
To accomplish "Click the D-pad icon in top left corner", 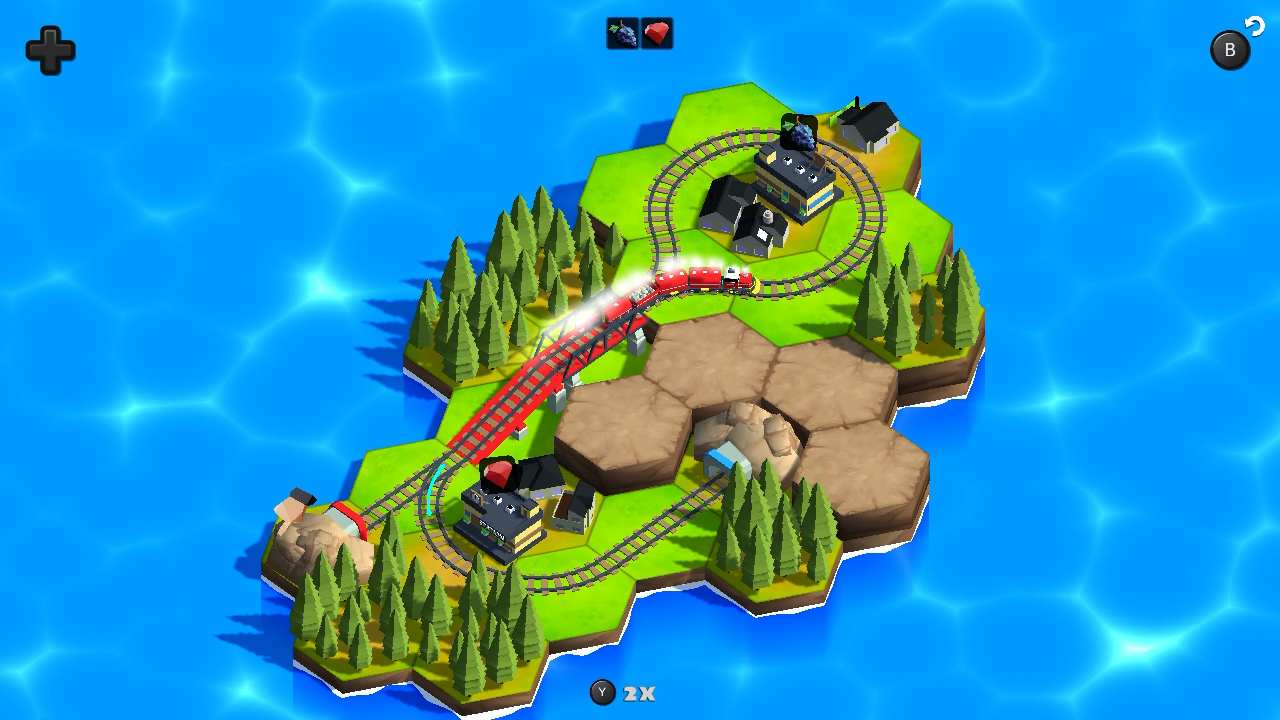I will tap(50, 51).
